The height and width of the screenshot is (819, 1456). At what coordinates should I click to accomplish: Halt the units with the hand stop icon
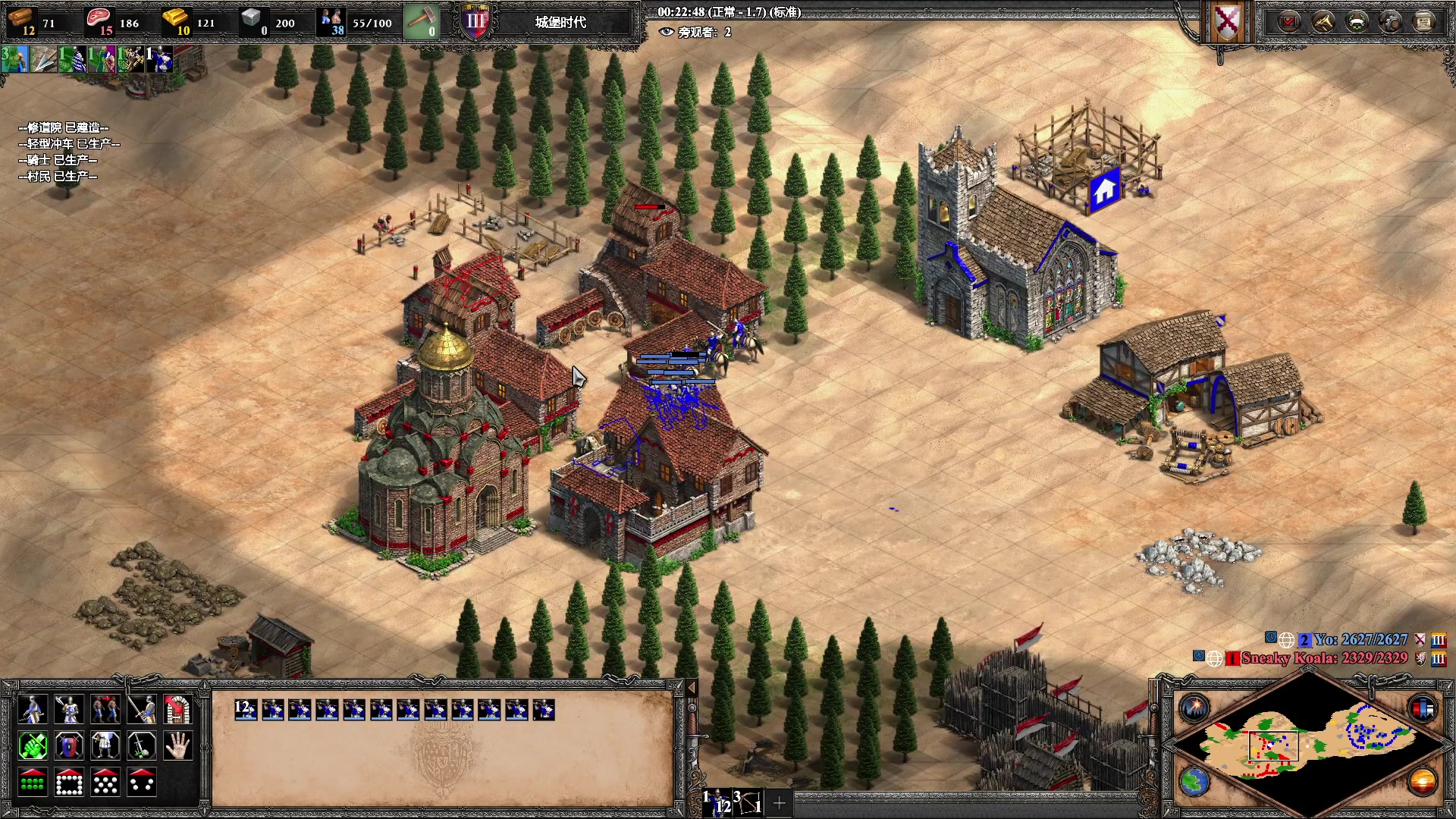pos(178,746)
